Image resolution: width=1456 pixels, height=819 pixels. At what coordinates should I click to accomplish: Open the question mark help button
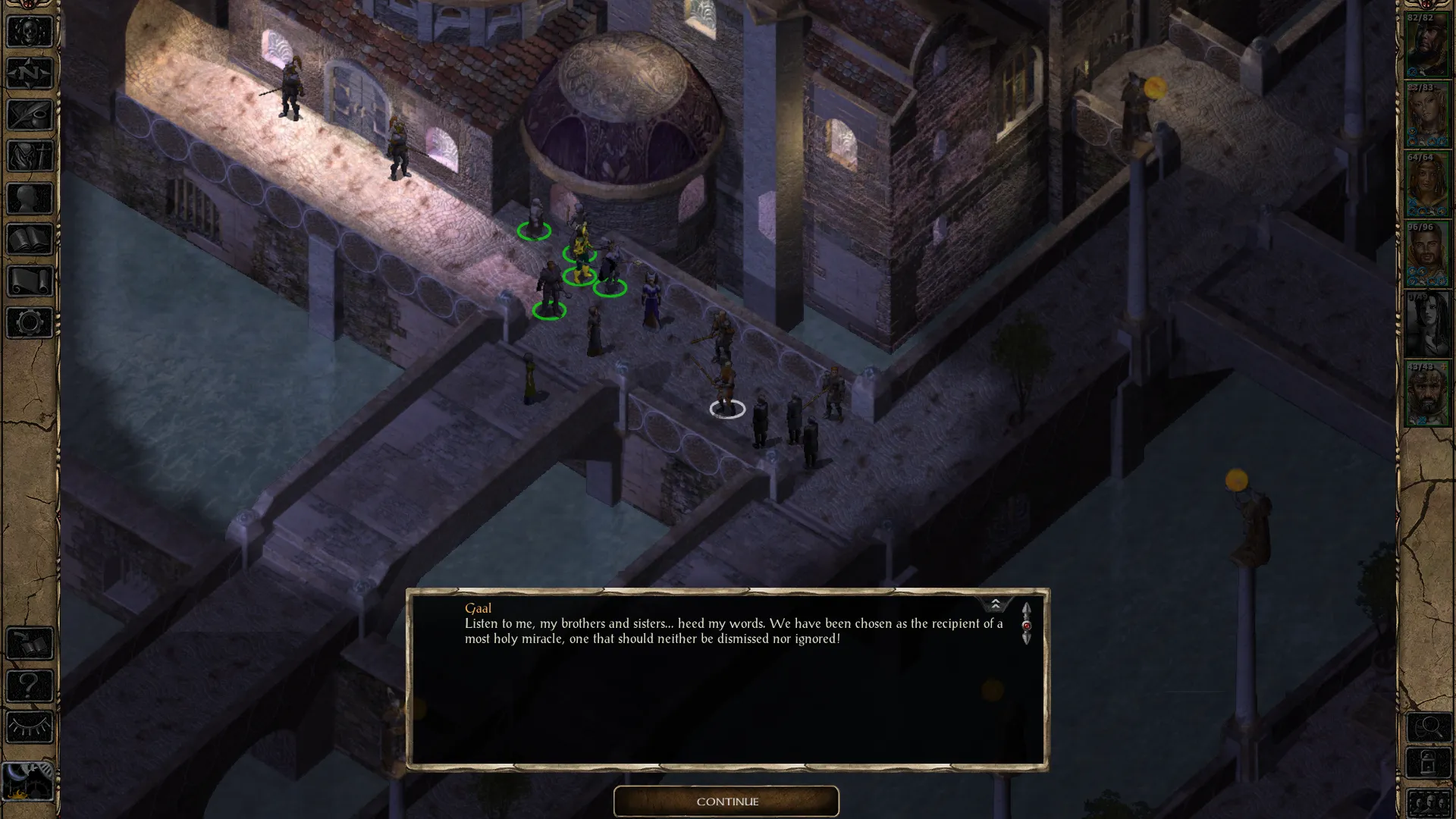click(30, 686)
